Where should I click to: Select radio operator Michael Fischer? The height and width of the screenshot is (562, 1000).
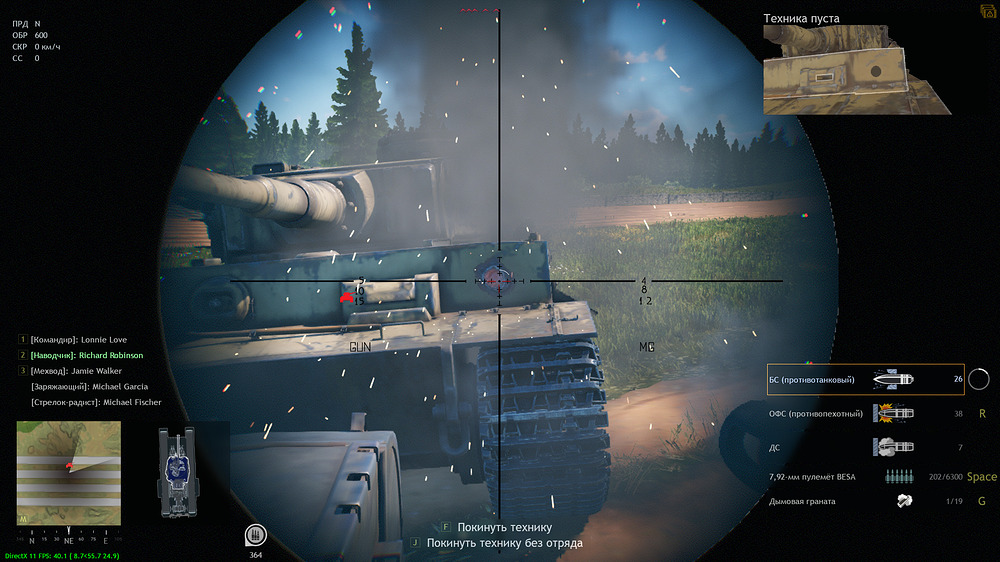96,402
